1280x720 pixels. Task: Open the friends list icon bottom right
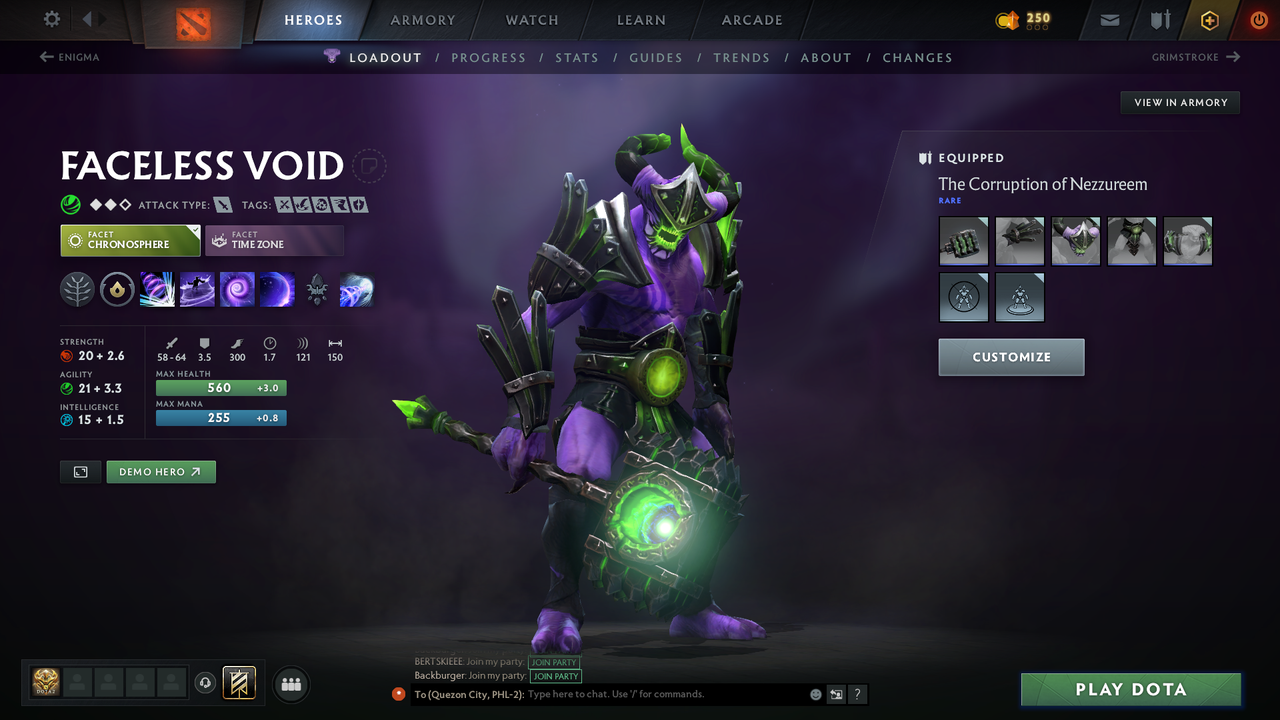pos(290,684)
